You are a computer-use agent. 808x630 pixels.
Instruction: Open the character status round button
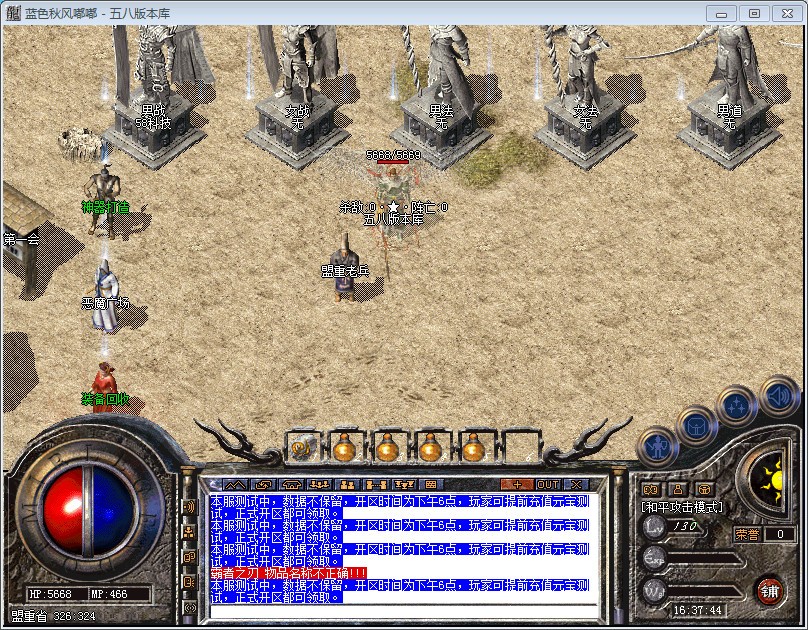point(659,447)
